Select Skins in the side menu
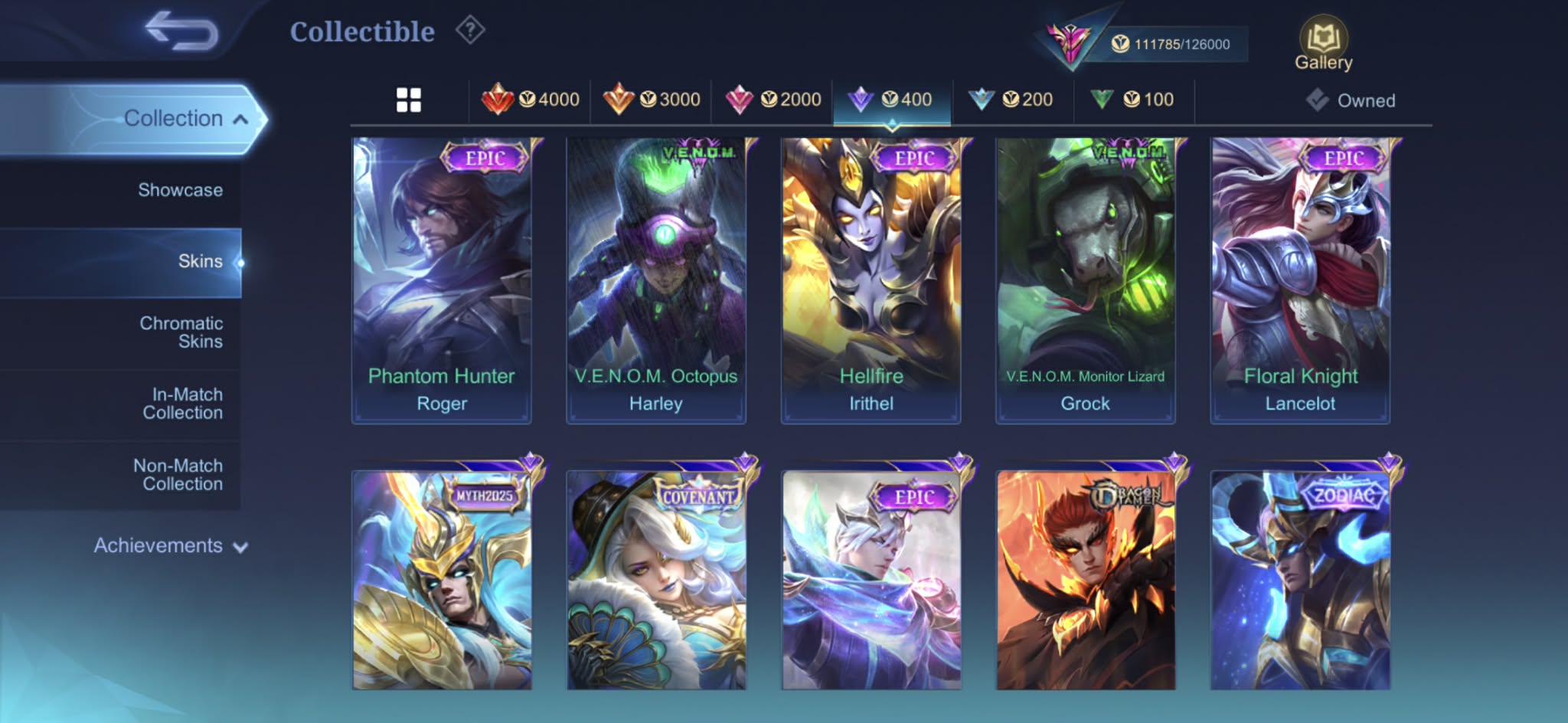The height and width of the screenshot is (723, 1568). 199,261
